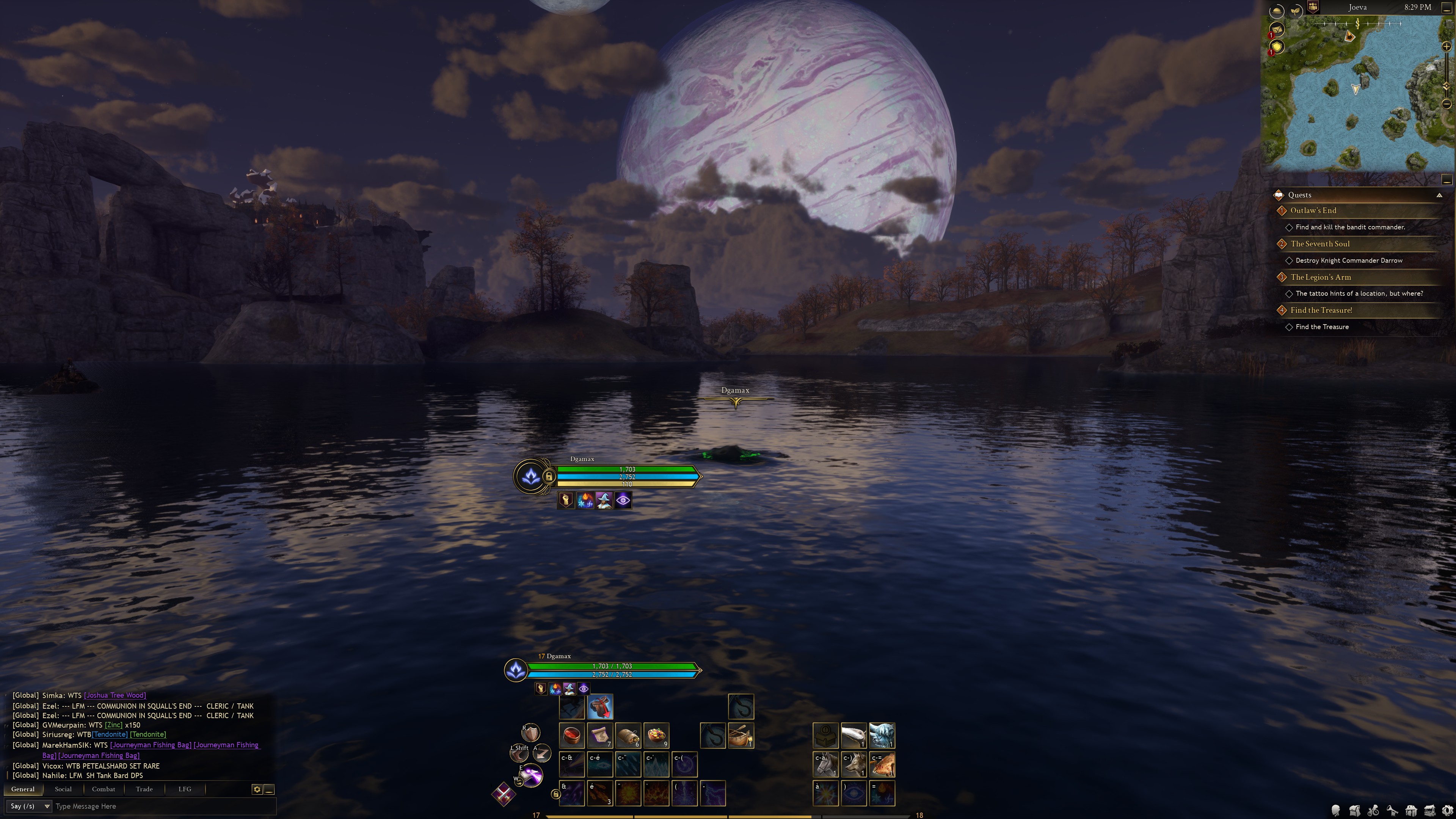1456x819 pixels.
Task: Zoom out on the minimap
Action: coord(1447,104)
